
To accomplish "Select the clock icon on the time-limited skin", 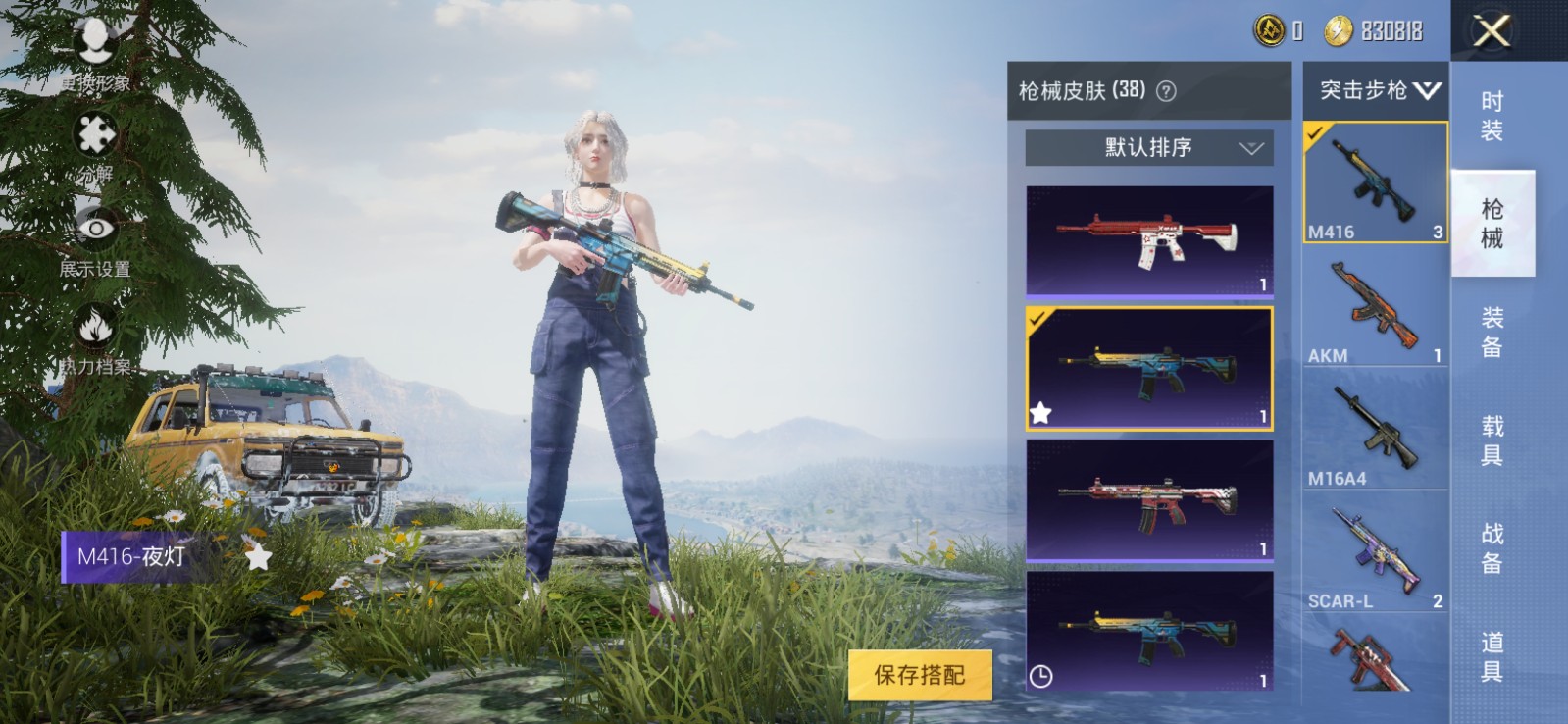I will coord(1042,677).
